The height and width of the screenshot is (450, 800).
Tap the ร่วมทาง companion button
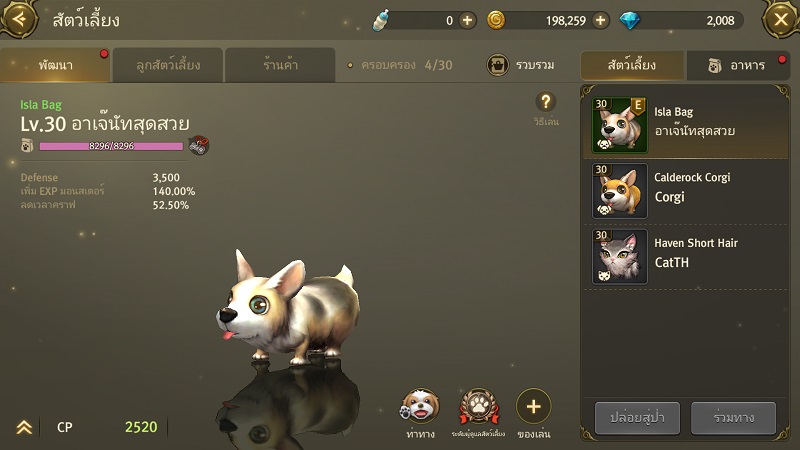pyautogui.click(x=733, y=417)
